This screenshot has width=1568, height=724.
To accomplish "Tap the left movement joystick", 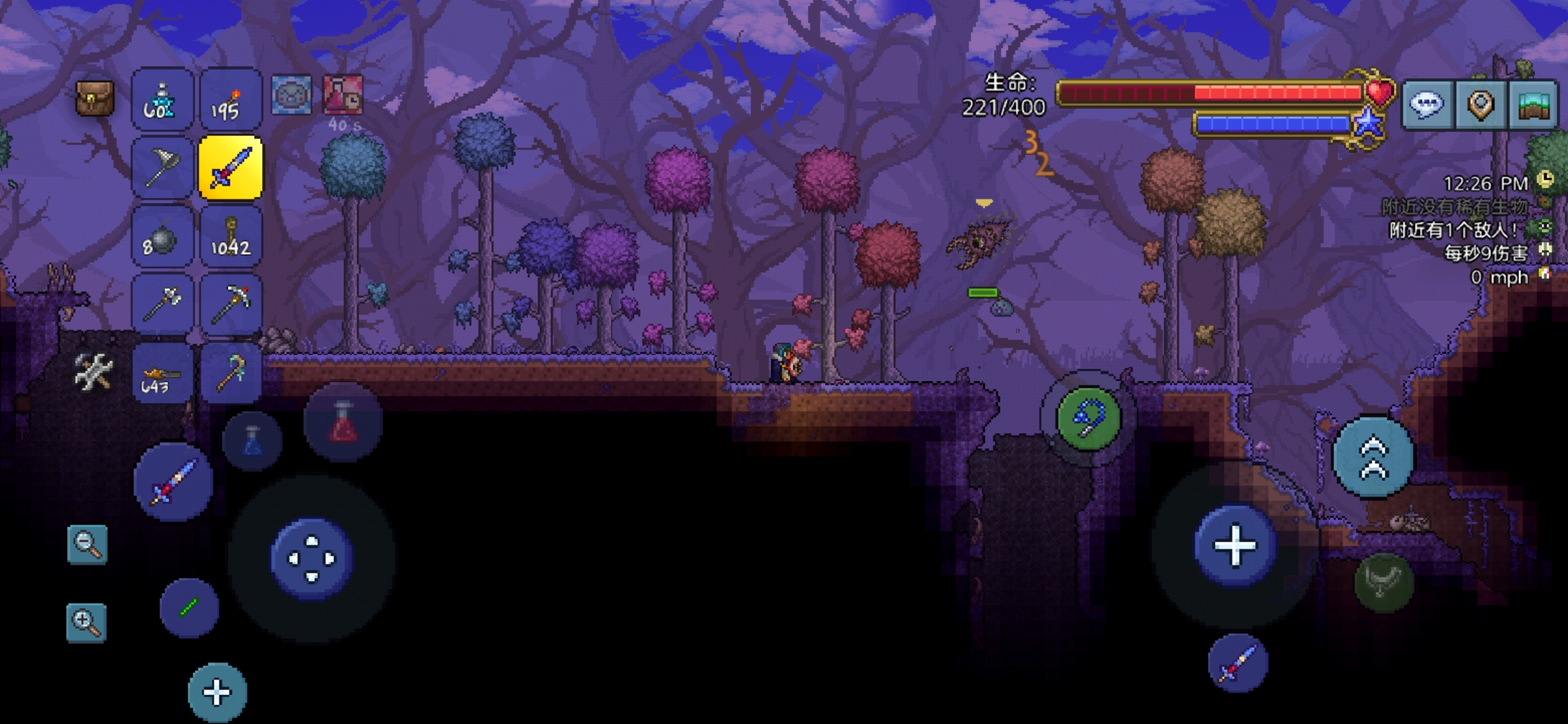I will (x=312, y=558).
